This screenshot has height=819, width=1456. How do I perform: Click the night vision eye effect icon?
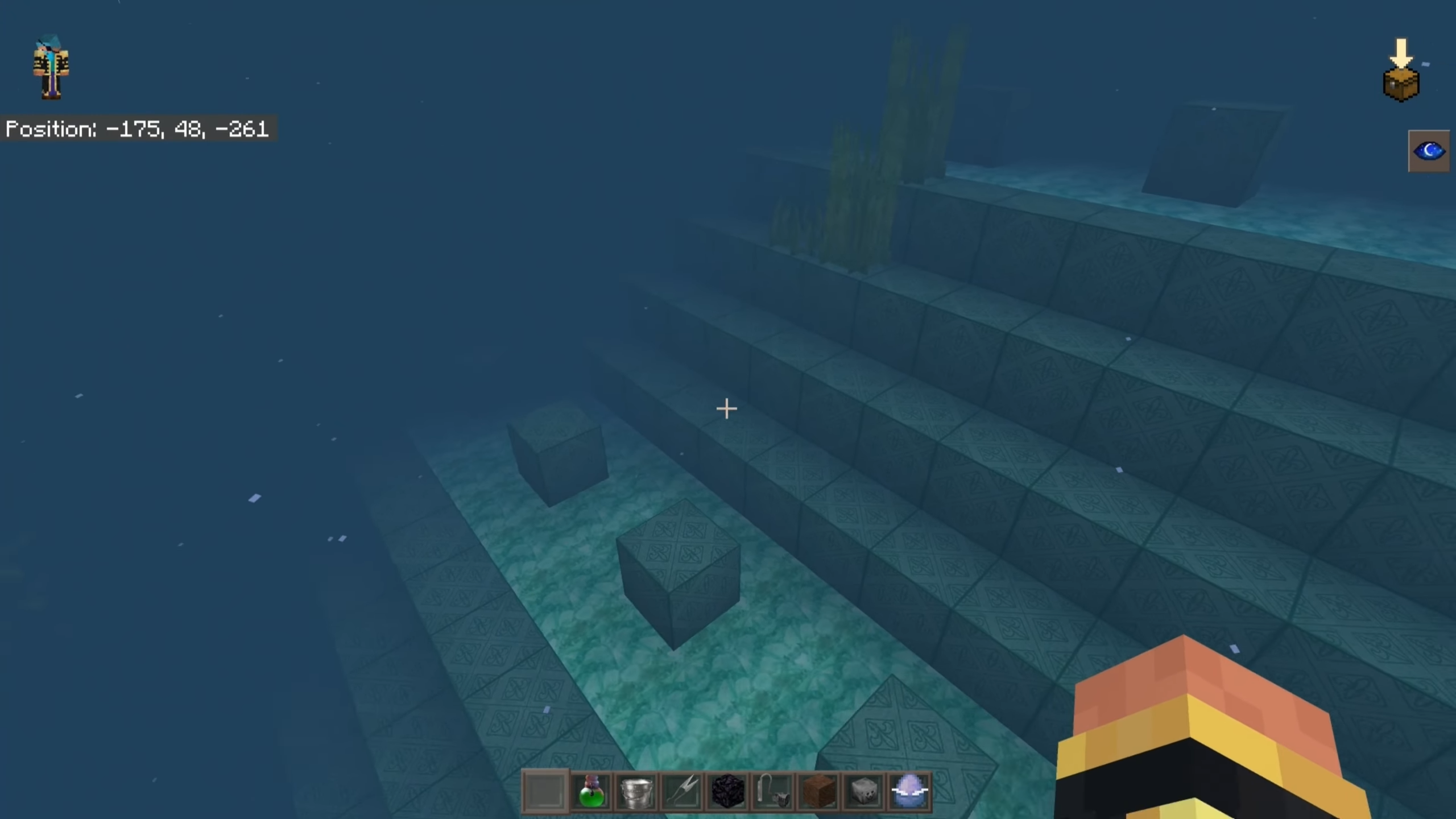click(1429, 151)
